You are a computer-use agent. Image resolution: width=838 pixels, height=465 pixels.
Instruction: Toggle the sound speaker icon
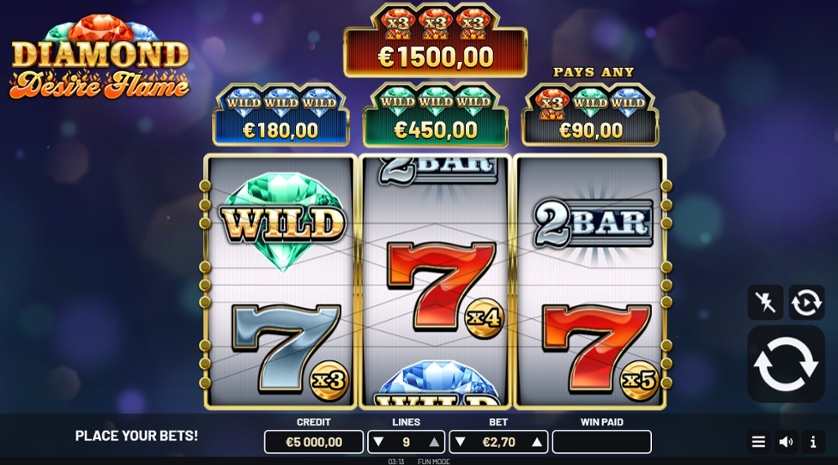[x=786, y=442]
